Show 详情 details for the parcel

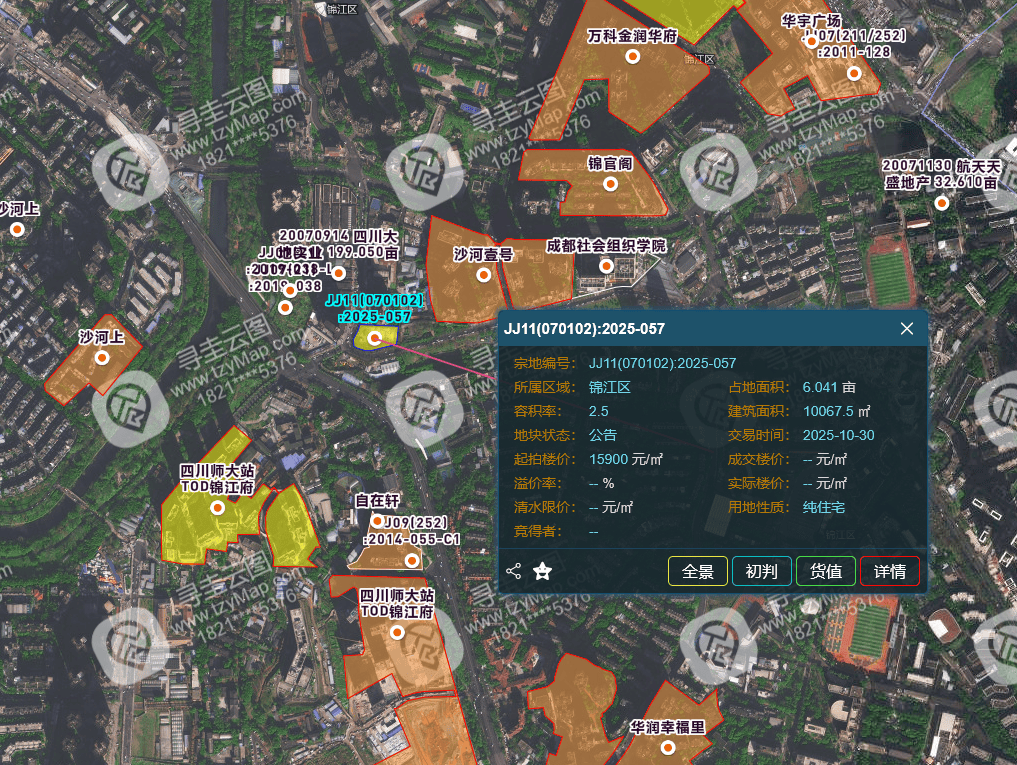click(889, 571)
